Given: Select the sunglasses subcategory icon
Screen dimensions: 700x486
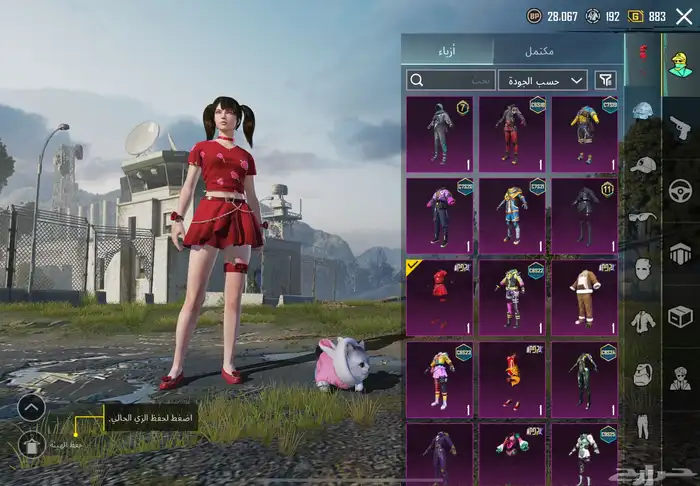Looking at the screenshot, I should (642, 217).
